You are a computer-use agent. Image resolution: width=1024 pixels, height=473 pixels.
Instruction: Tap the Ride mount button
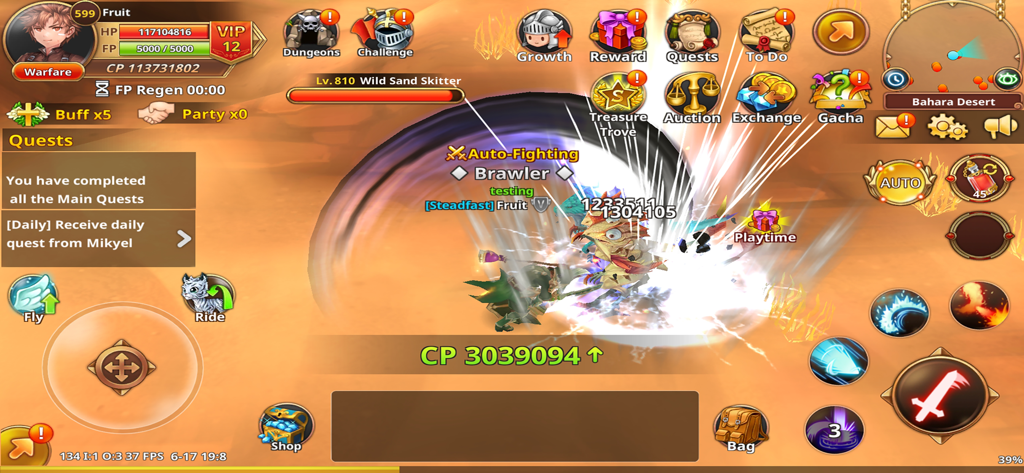[x=208, y=298]
